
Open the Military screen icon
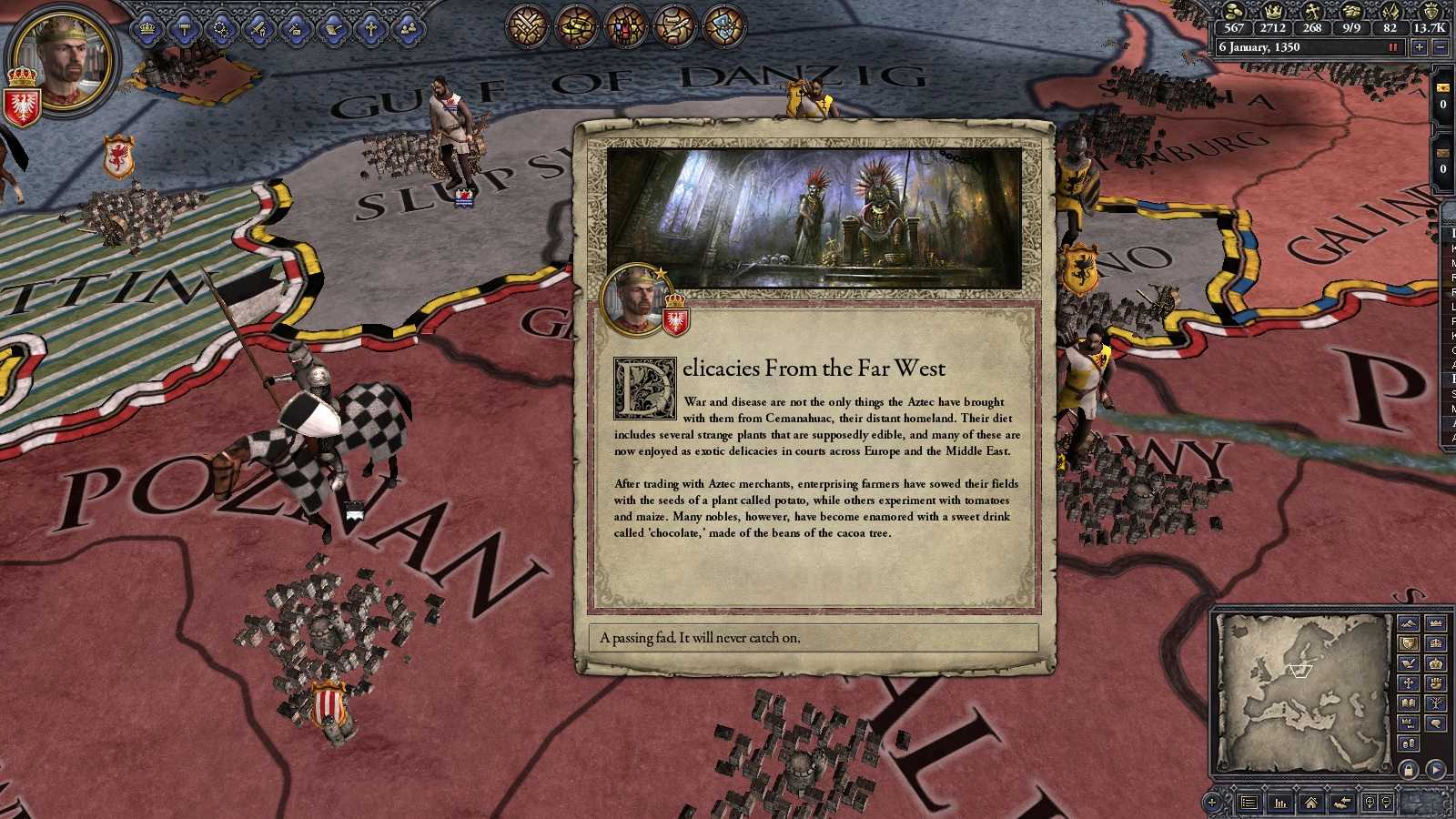258,28
